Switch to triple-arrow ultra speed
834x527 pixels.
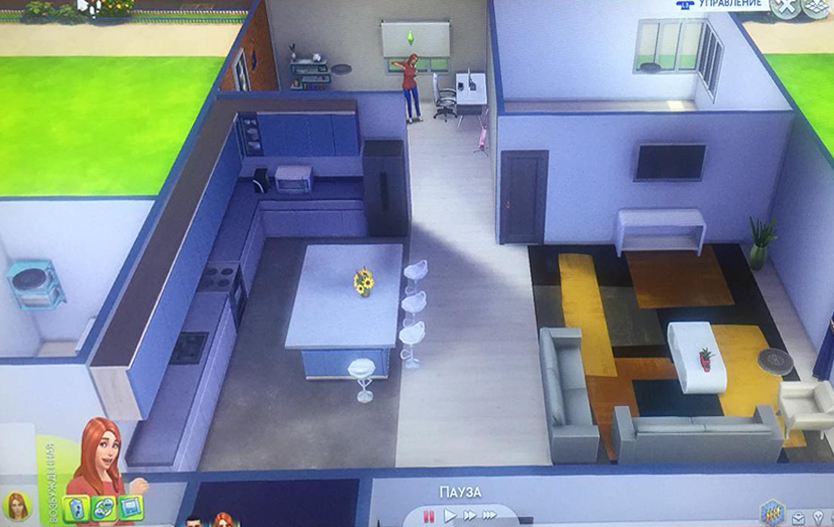coord(490,516)
